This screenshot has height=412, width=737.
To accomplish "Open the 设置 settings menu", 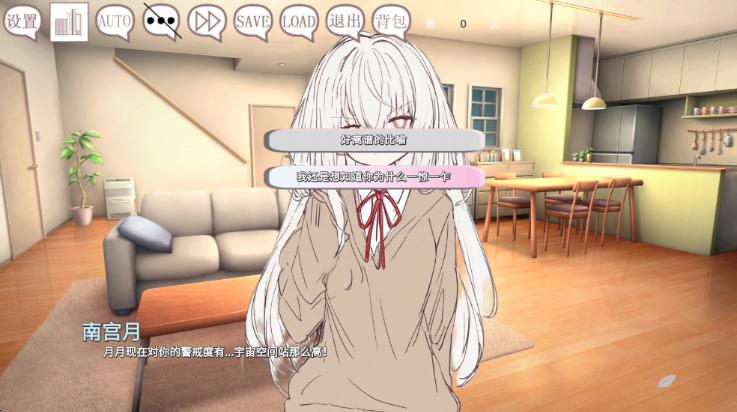I will (x=24, y=19).
